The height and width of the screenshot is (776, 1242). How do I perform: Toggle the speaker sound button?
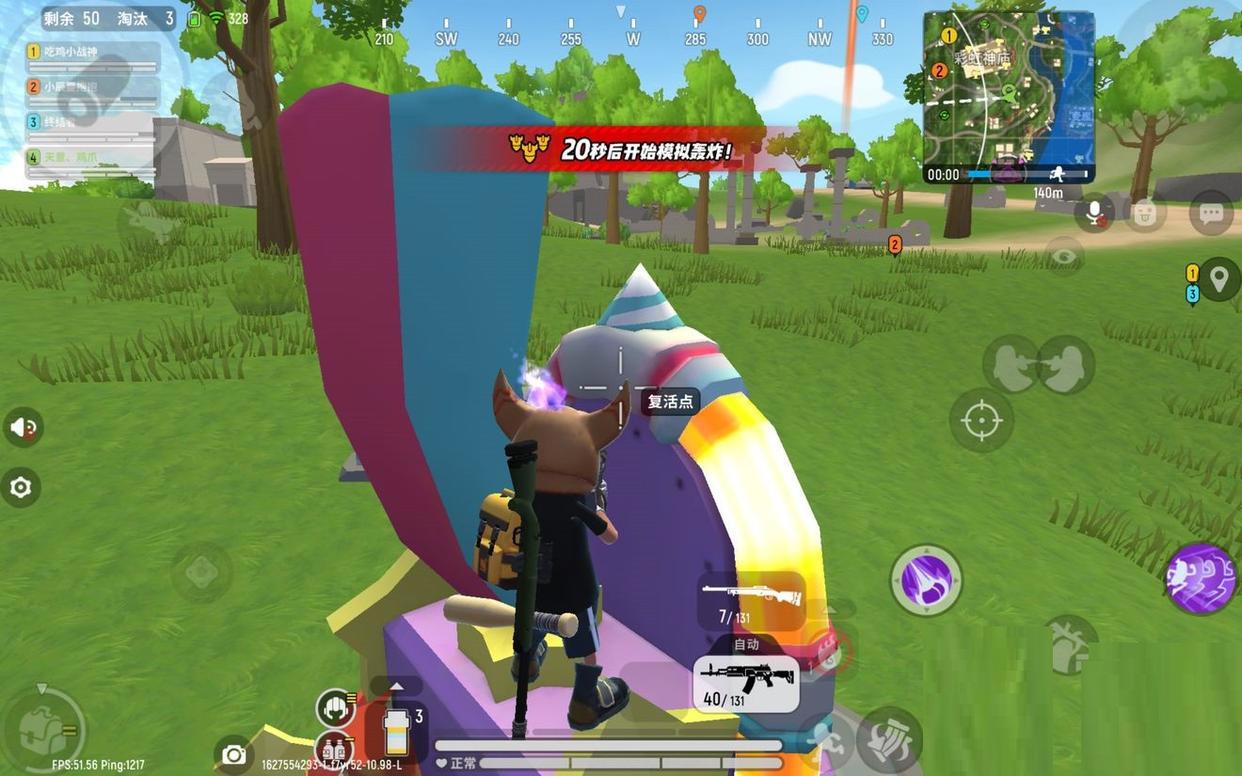(22, 428)
